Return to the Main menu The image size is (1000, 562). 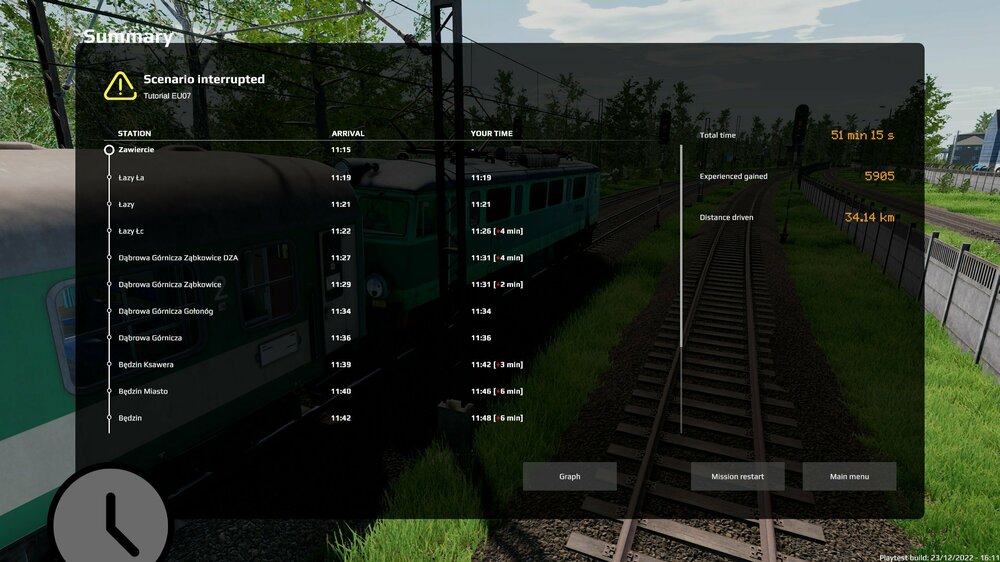pyautogui.click(x=849, y=476)
